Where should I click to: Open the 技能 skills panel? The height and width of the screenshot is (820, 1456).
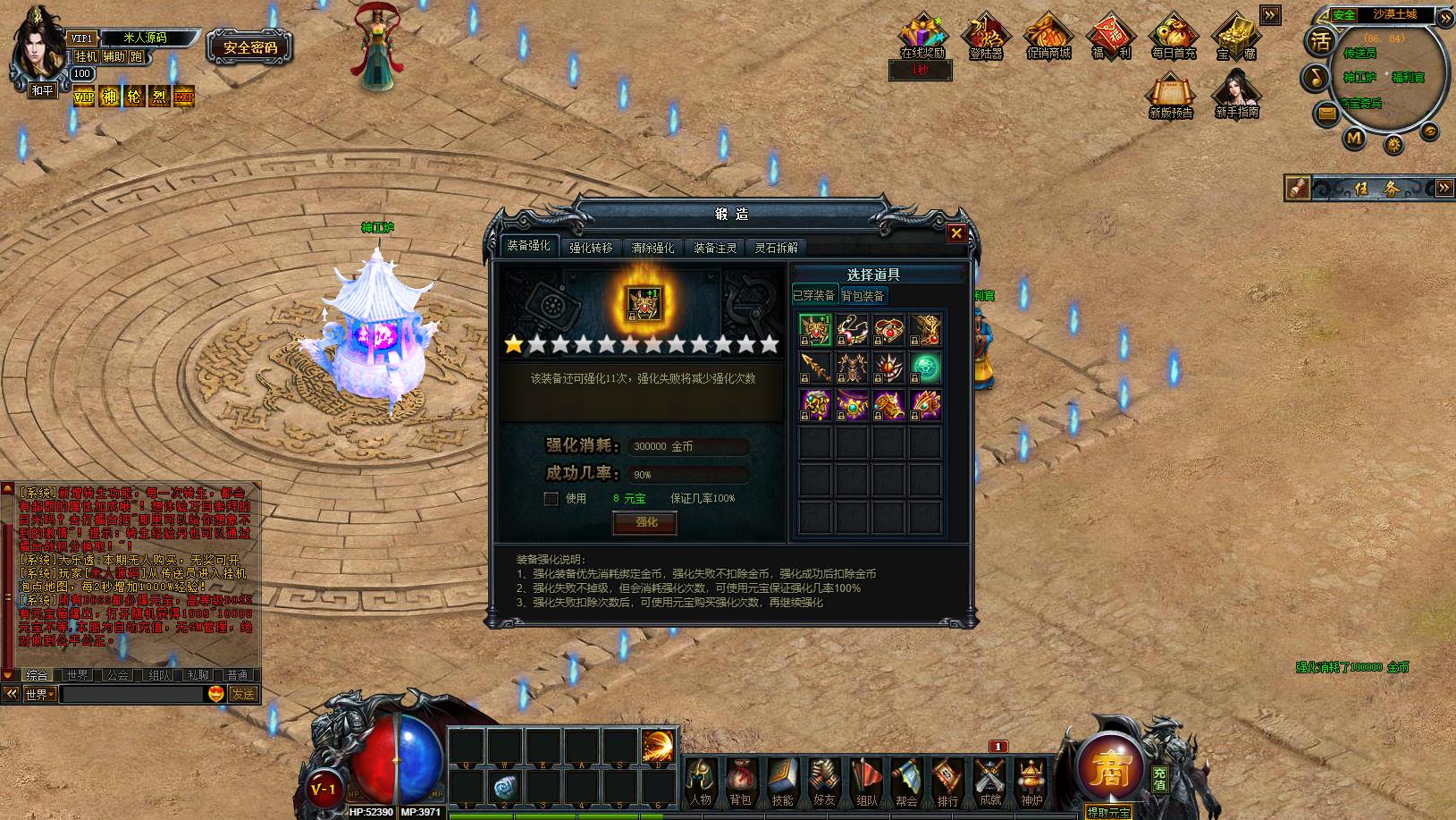tap(782, 782)
